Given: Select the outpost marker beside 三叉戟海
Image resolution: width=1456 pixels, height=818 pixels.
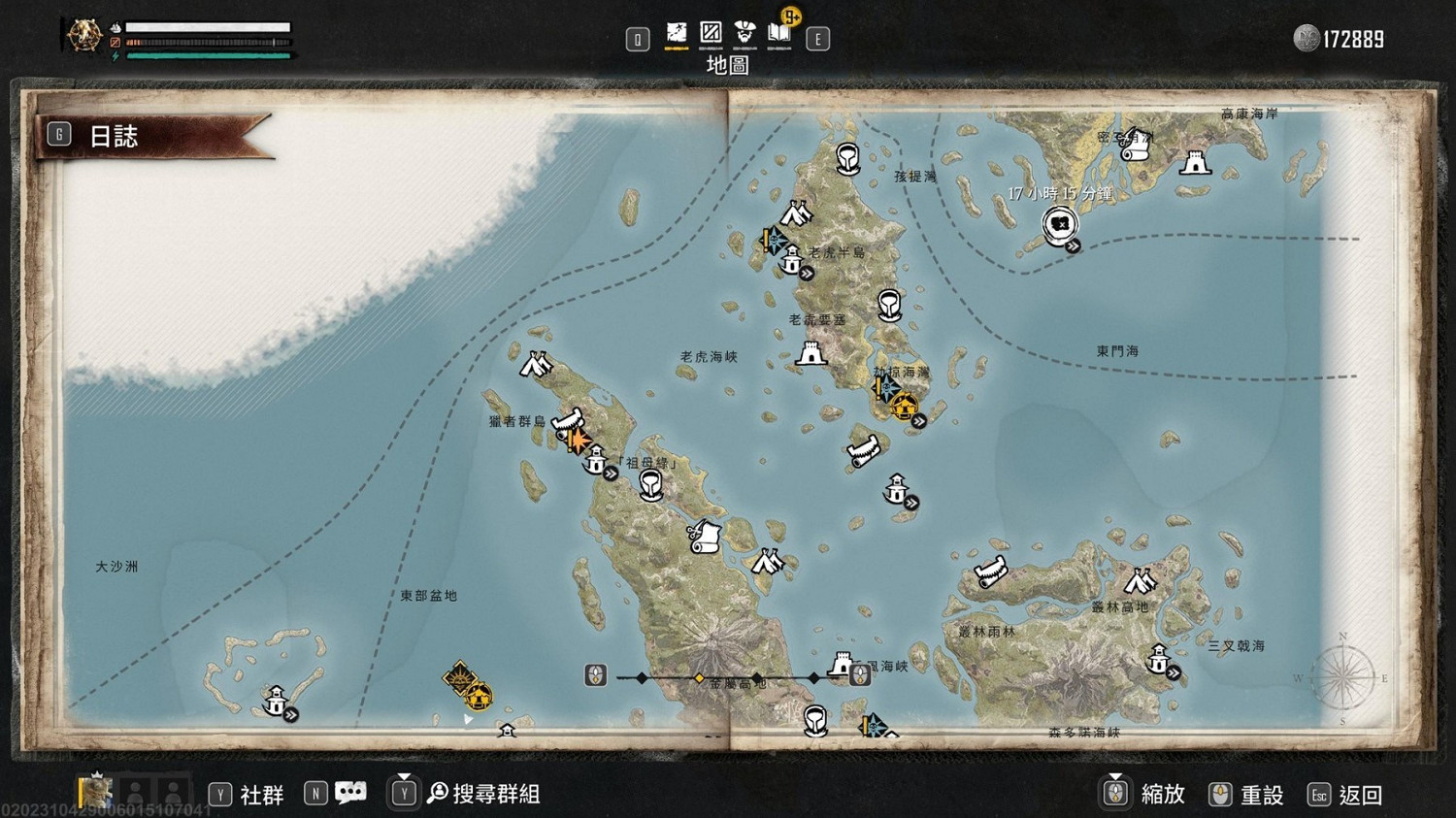Looking at the screenshot, I should click(1159, 660).
